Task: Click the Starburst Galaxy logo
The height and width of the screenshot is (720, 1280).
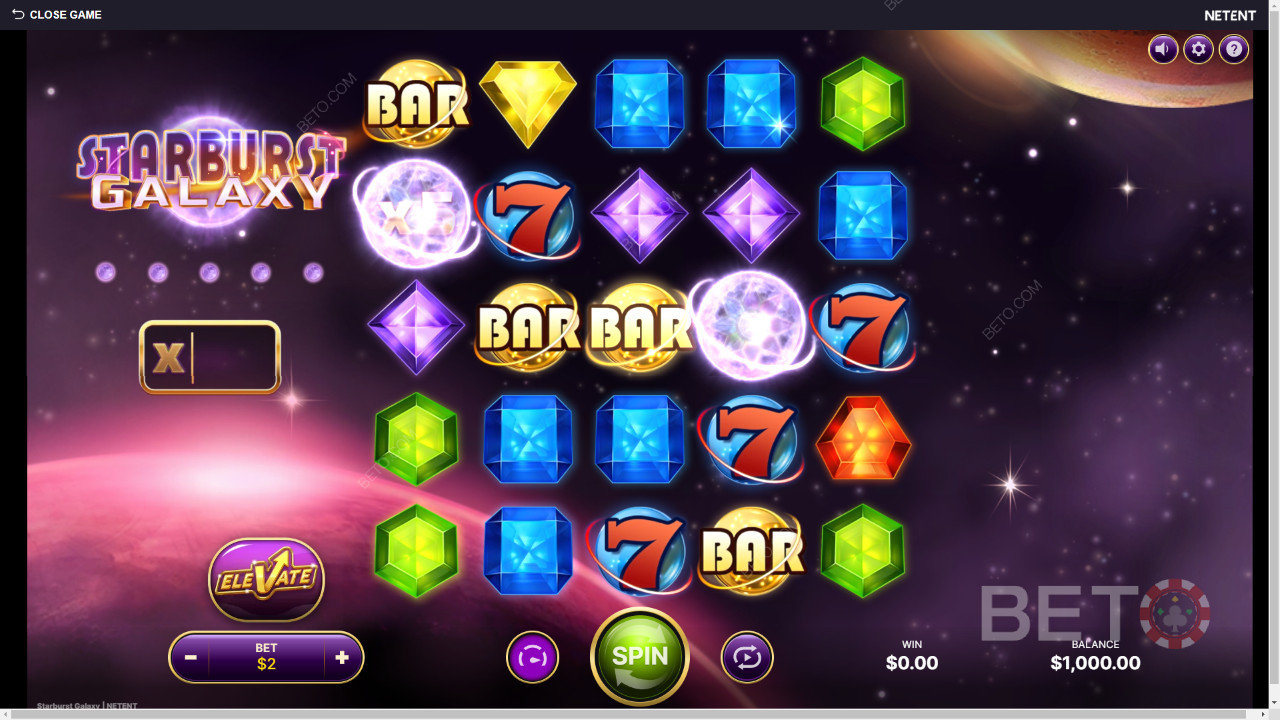Action: tap(210, 170)
